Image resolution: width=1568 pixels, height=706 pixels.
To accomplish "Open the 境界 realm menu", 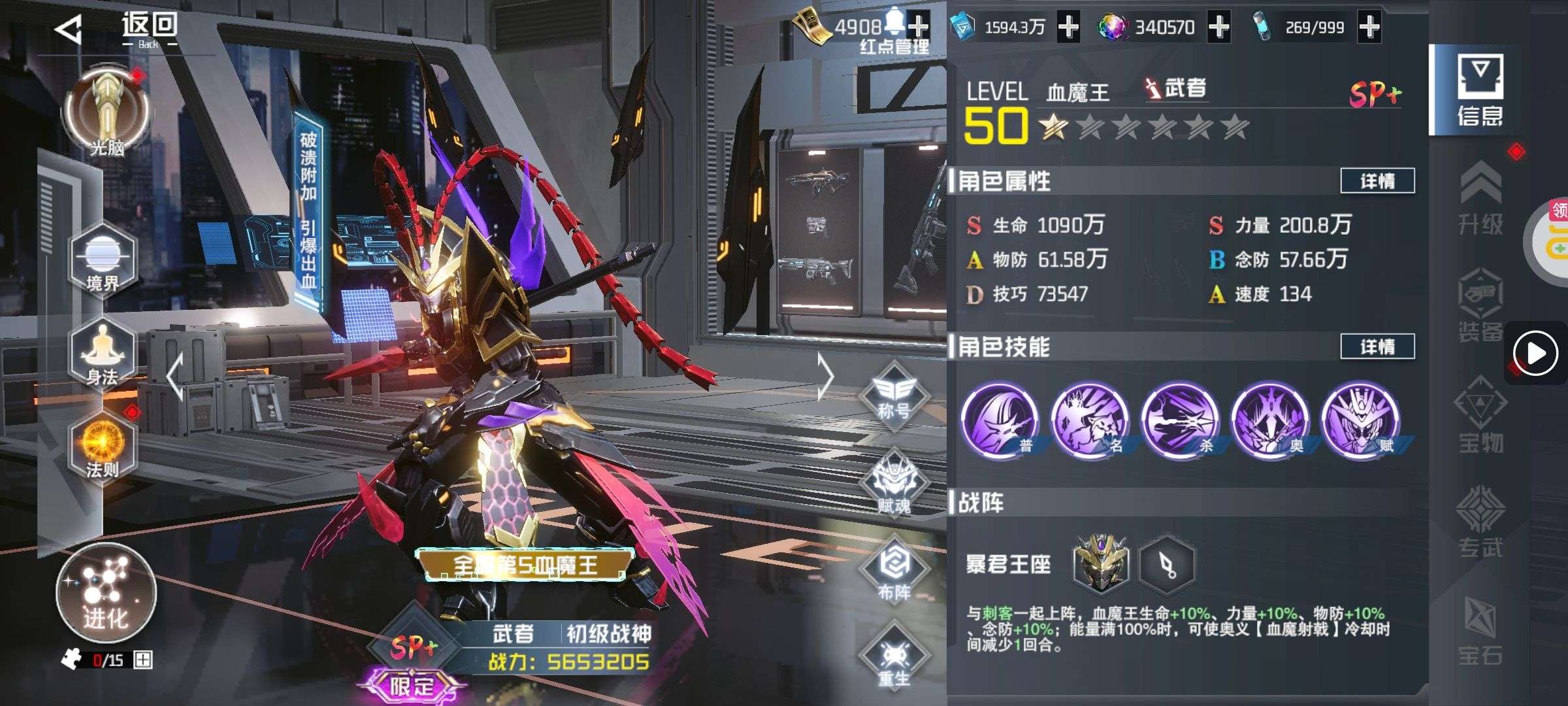I will 103,260.
